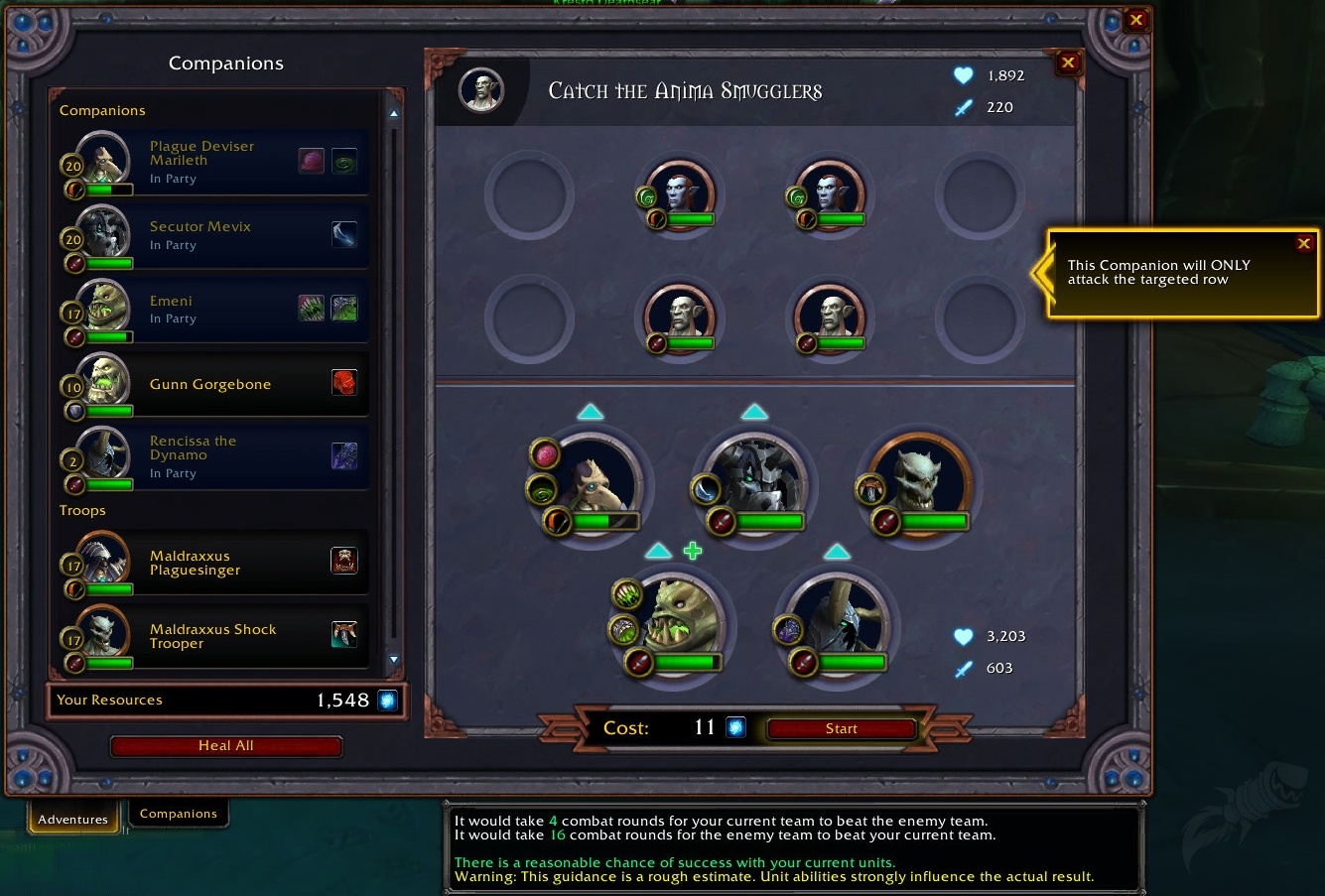Screen dimensions: 1325x896
Task: Close the yellow companion tooltip popup
Action: (1304, 243)
